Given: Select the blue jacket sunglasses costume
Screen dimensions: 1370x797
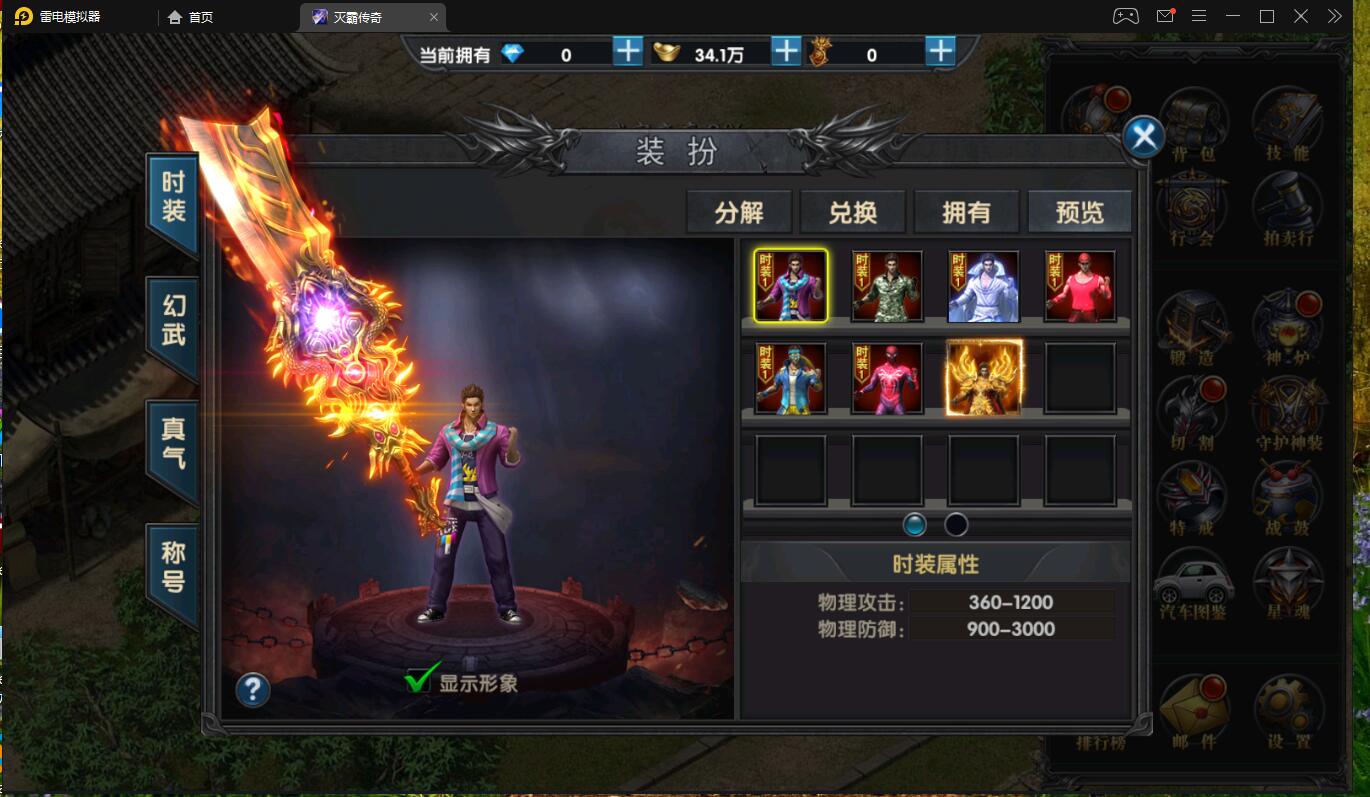Looking at the screenshot, I should point(791,378).
